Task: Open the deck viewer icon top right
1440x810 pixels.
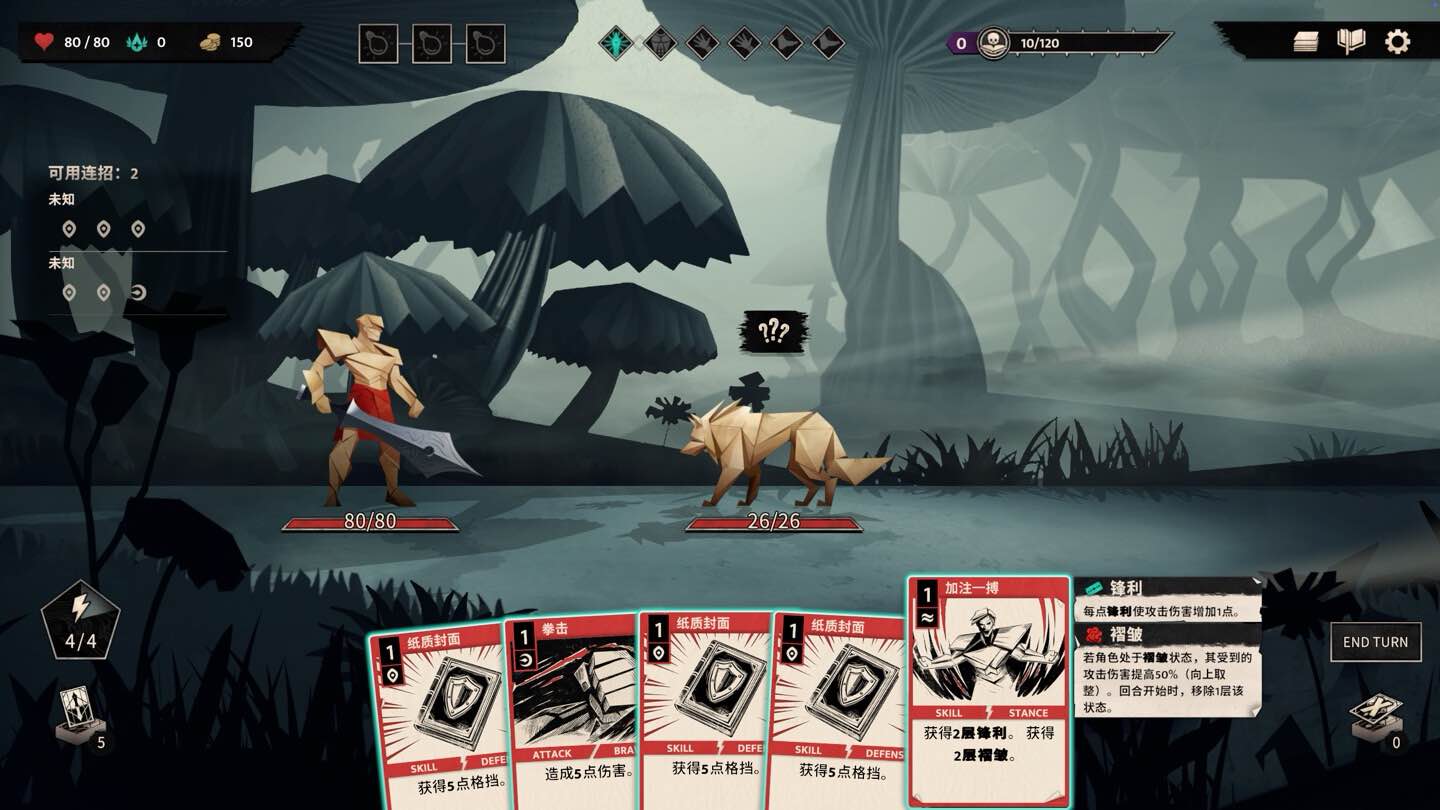Action: coord(1307,41)
